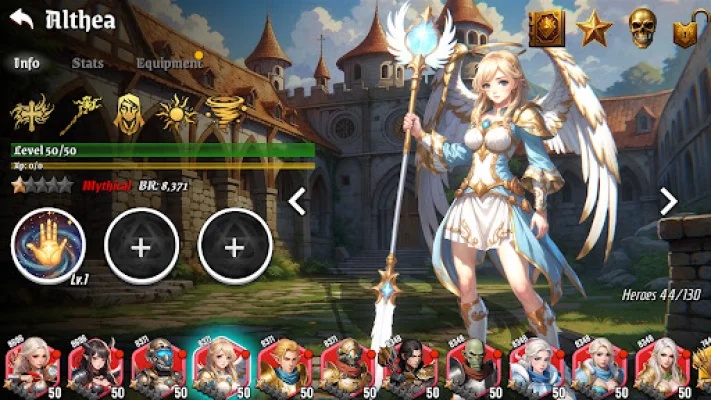View the golden sun skill icon
This screenshot has height=400, width=711.
coord(176,114)
